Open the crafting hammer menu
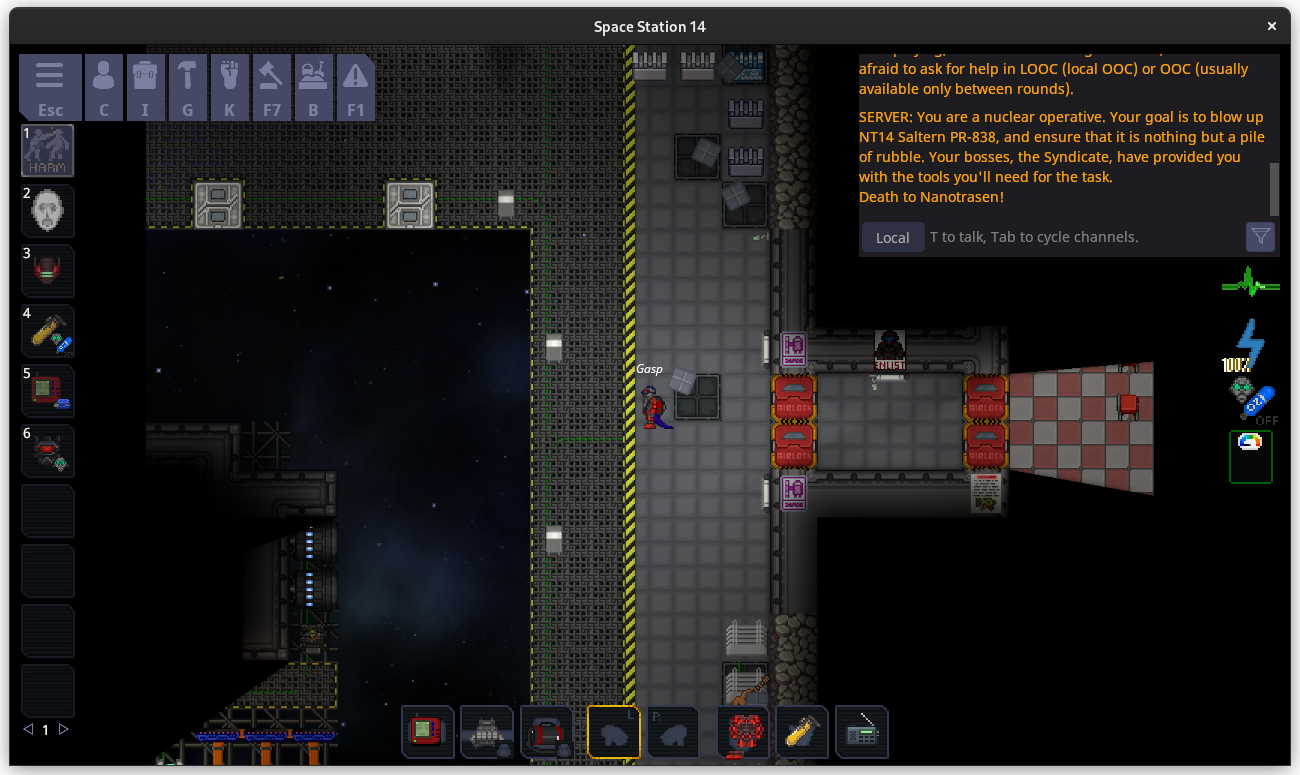This screenshot has height=775, width=1300. click(188, 87)
